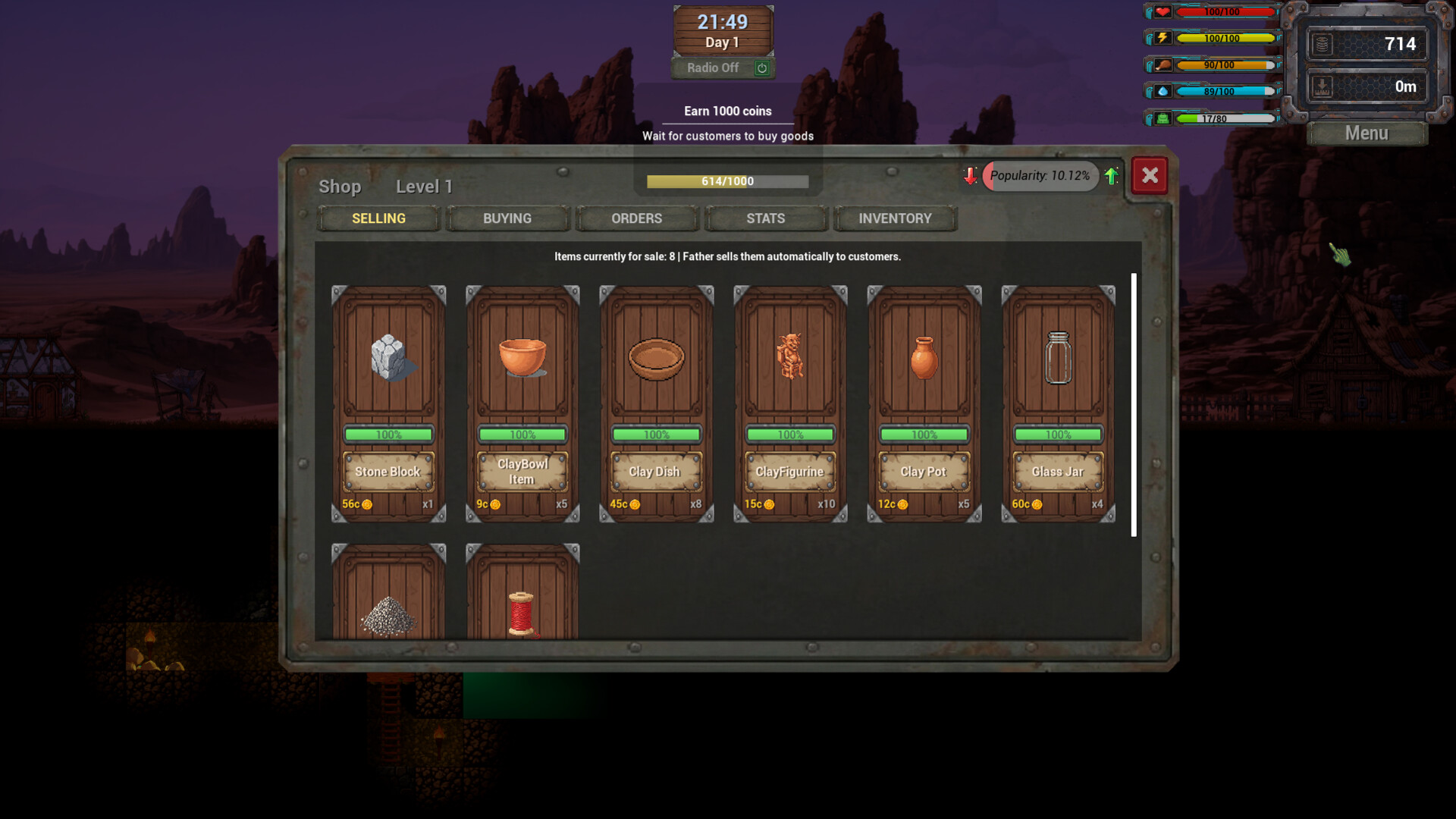
Task: Click the lightning energy stat icon
Action: (1164, 38)
